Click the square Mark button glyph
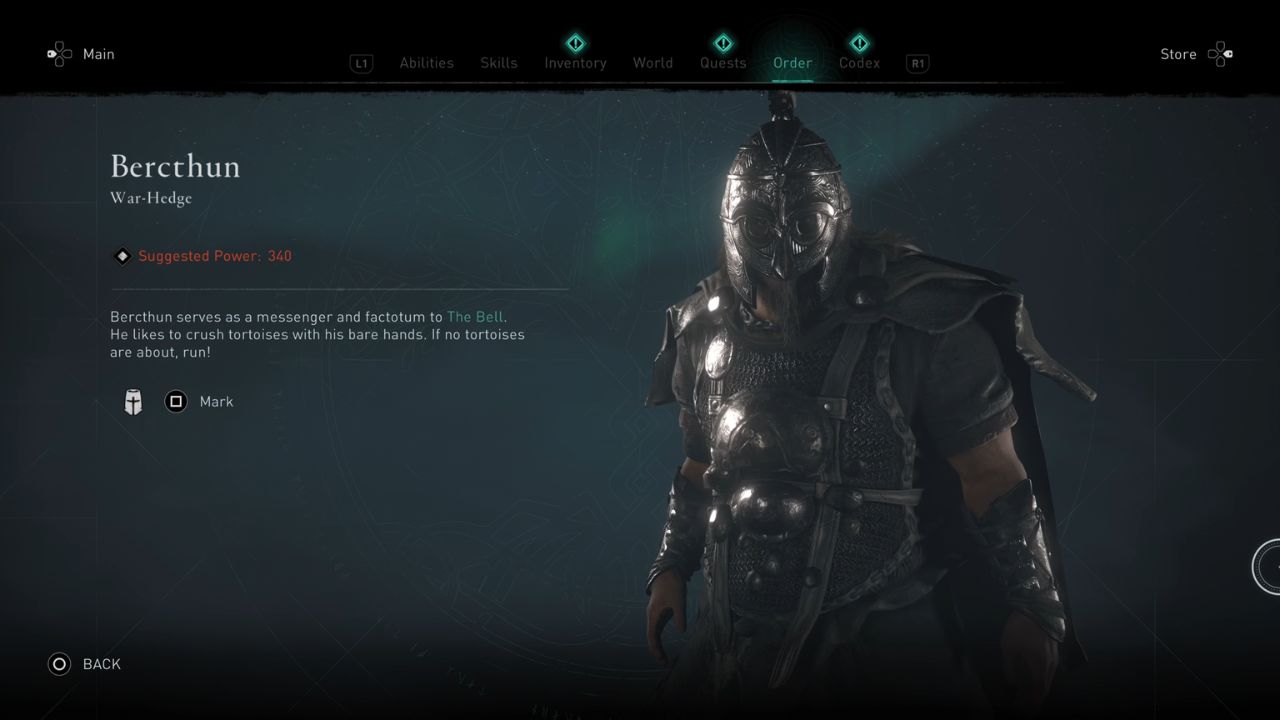The height and width of the screenshot is (720, 1280). (176, 401)
